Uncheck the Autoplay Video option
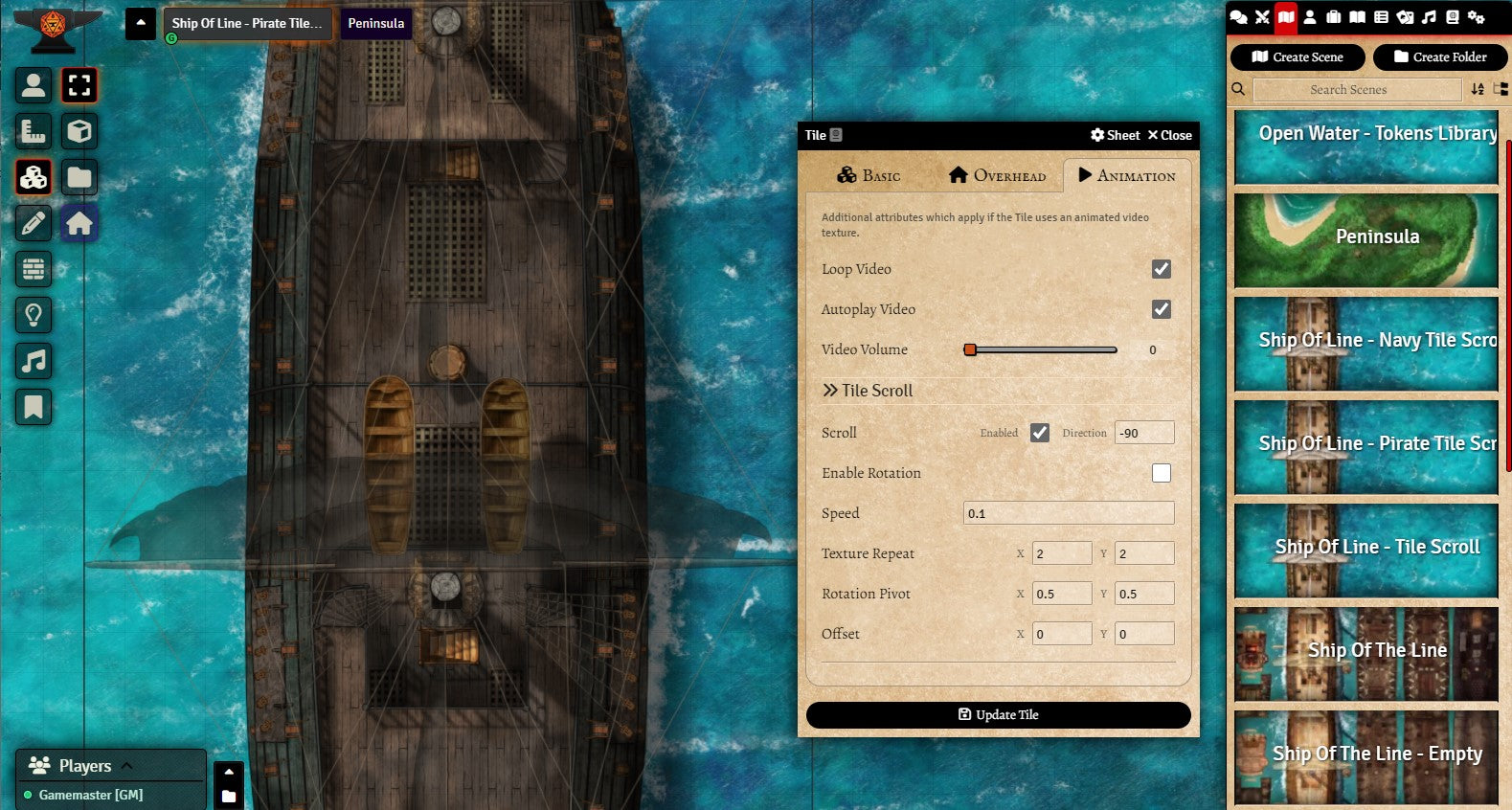1512x810 pixels. (x=1161, y=309)
